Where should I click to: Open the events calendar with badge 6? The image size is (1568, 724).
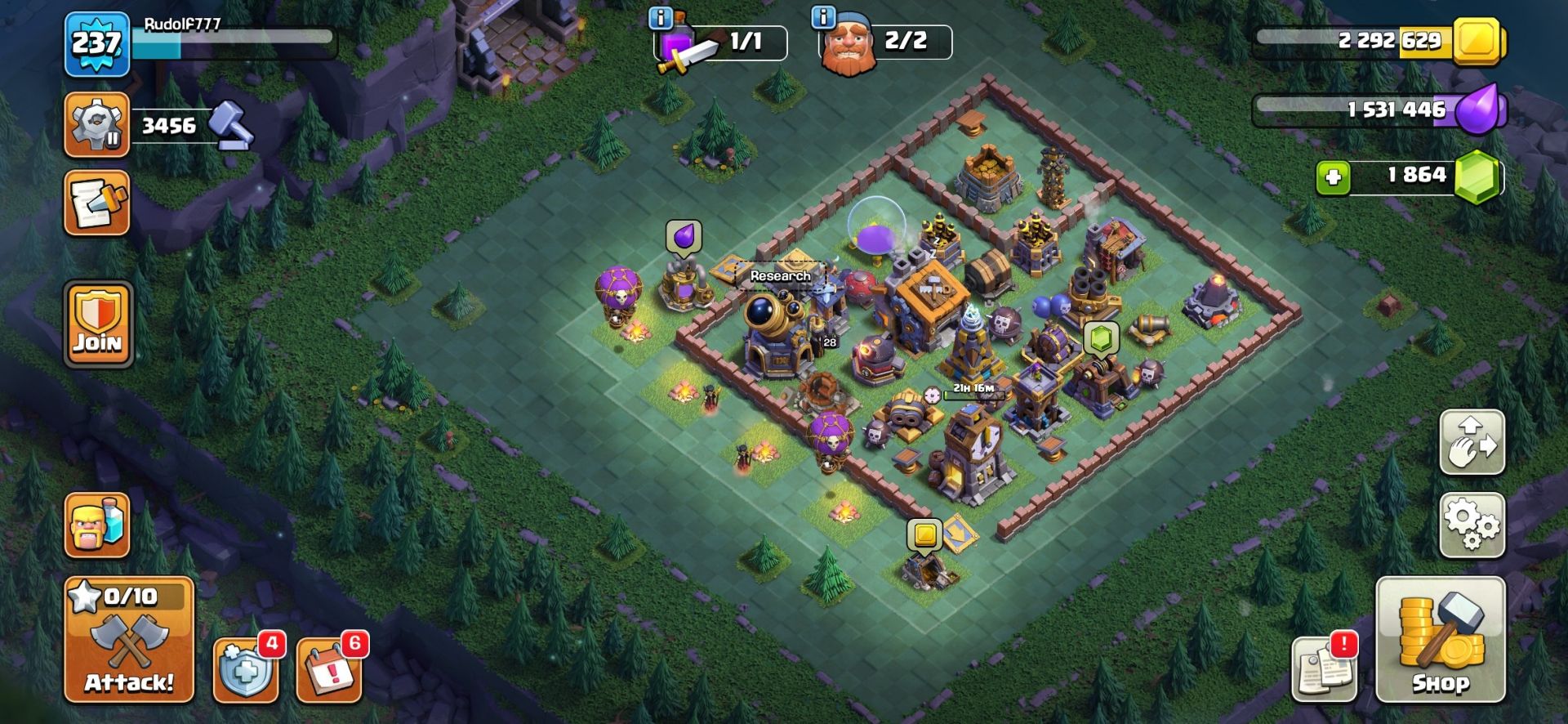coord(328,671)
